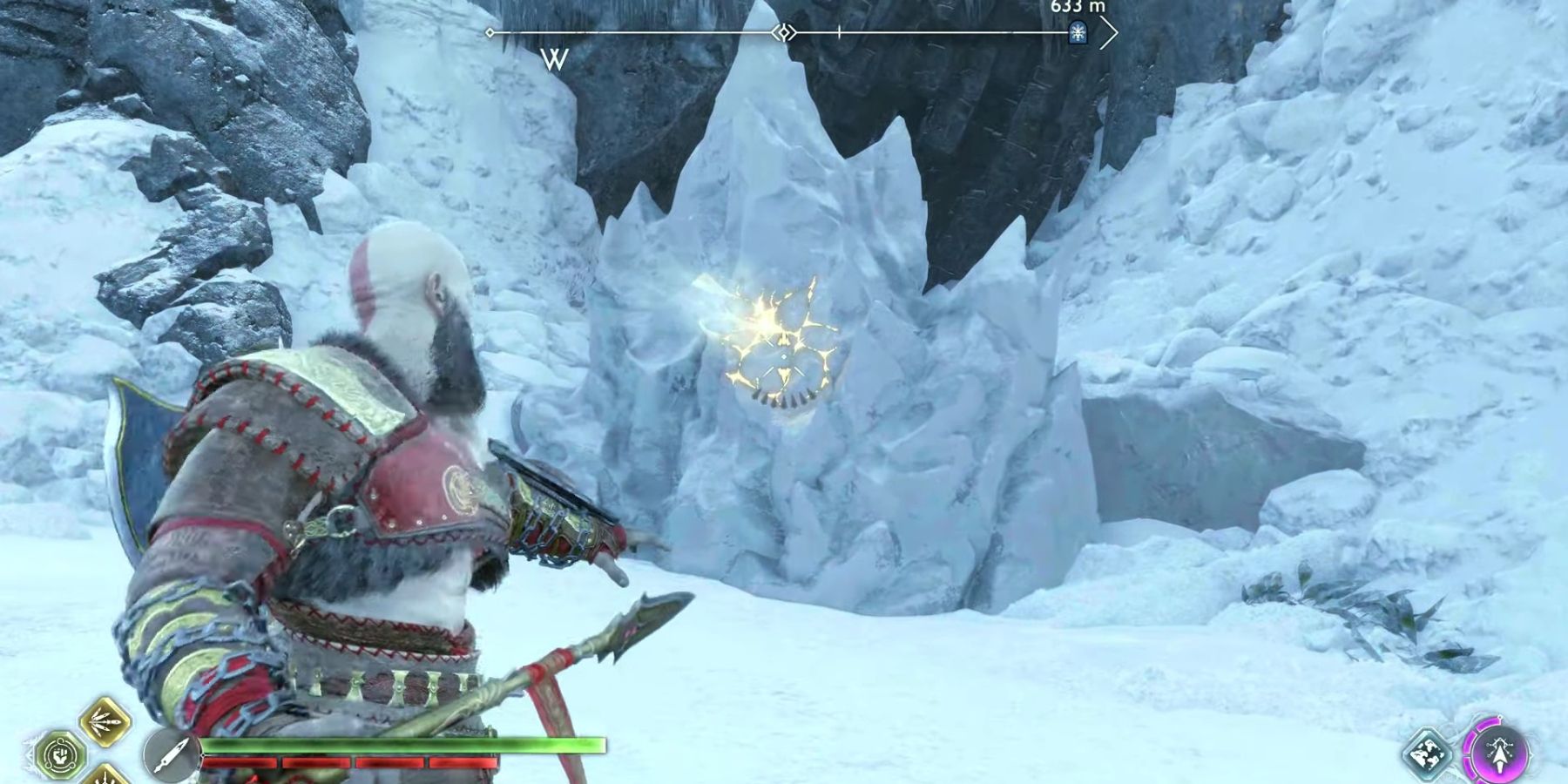The width and height of the screenshot is (1568, 784).
Task: Select the lower gold rune ability icon
Action: click(x=106, y=778)
